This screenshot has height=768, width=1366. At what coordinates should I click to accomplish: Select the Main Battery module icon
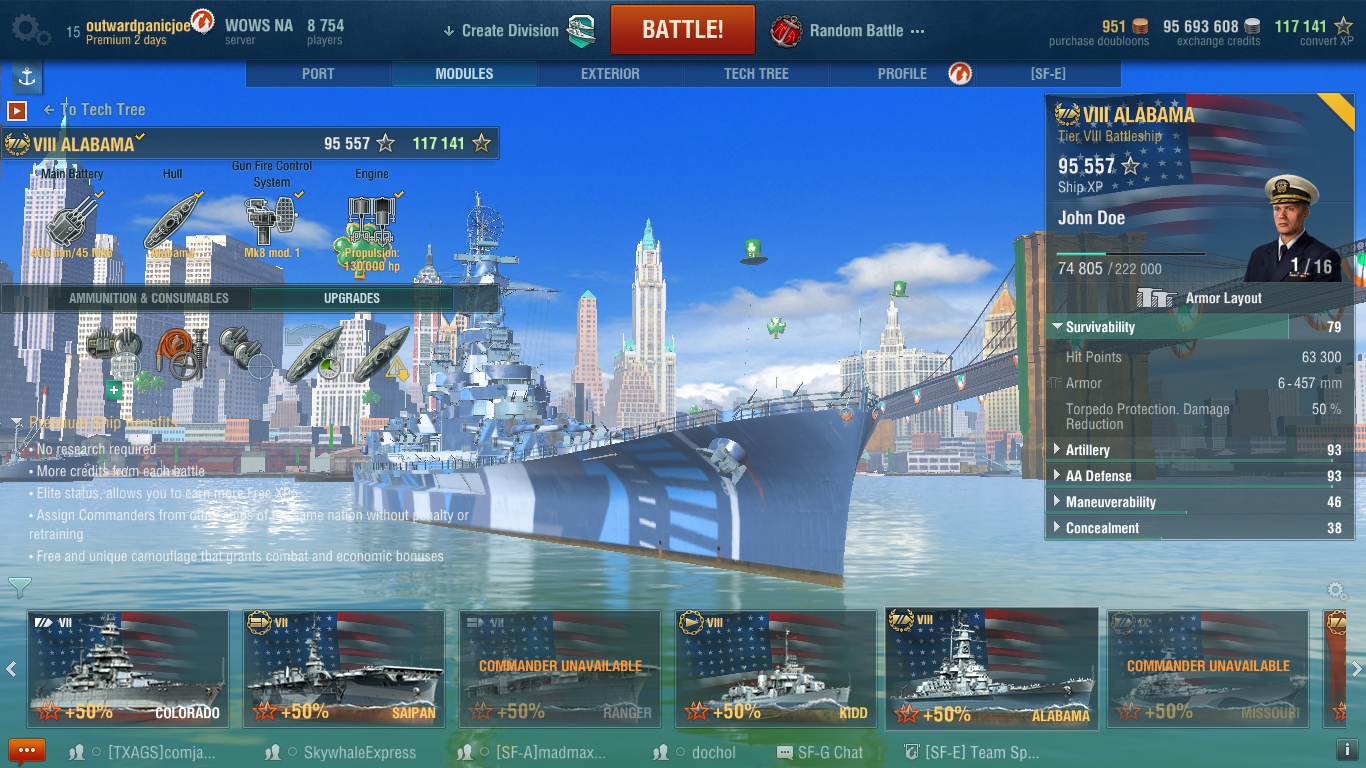pyautogui.click(x=72, y=220)
